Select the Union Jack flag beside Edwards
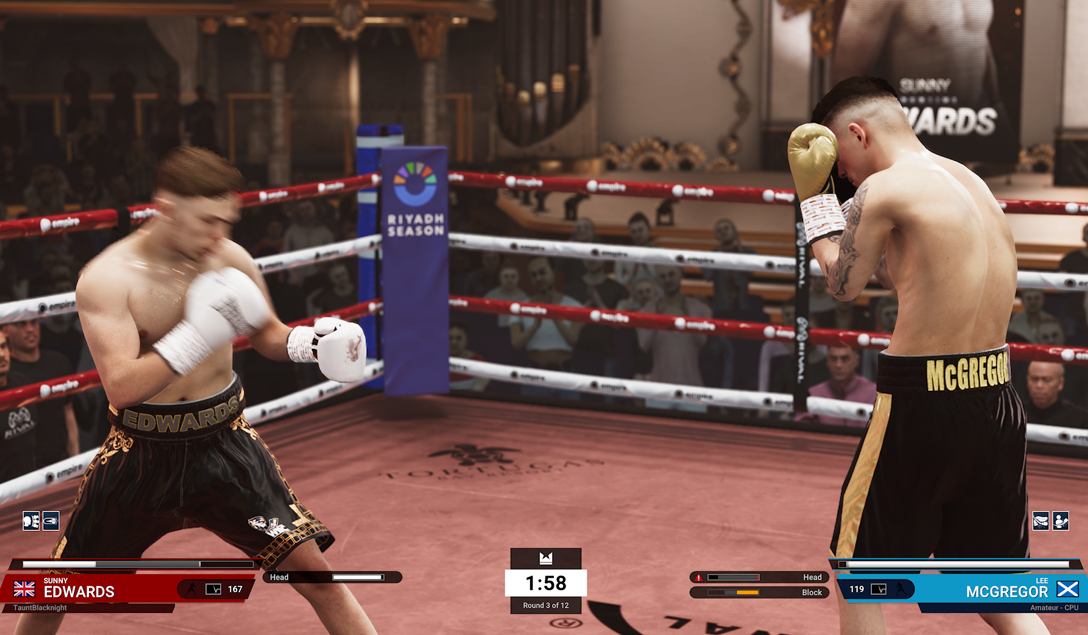This screenshot has width=1088, height=635. coord(24,590)
